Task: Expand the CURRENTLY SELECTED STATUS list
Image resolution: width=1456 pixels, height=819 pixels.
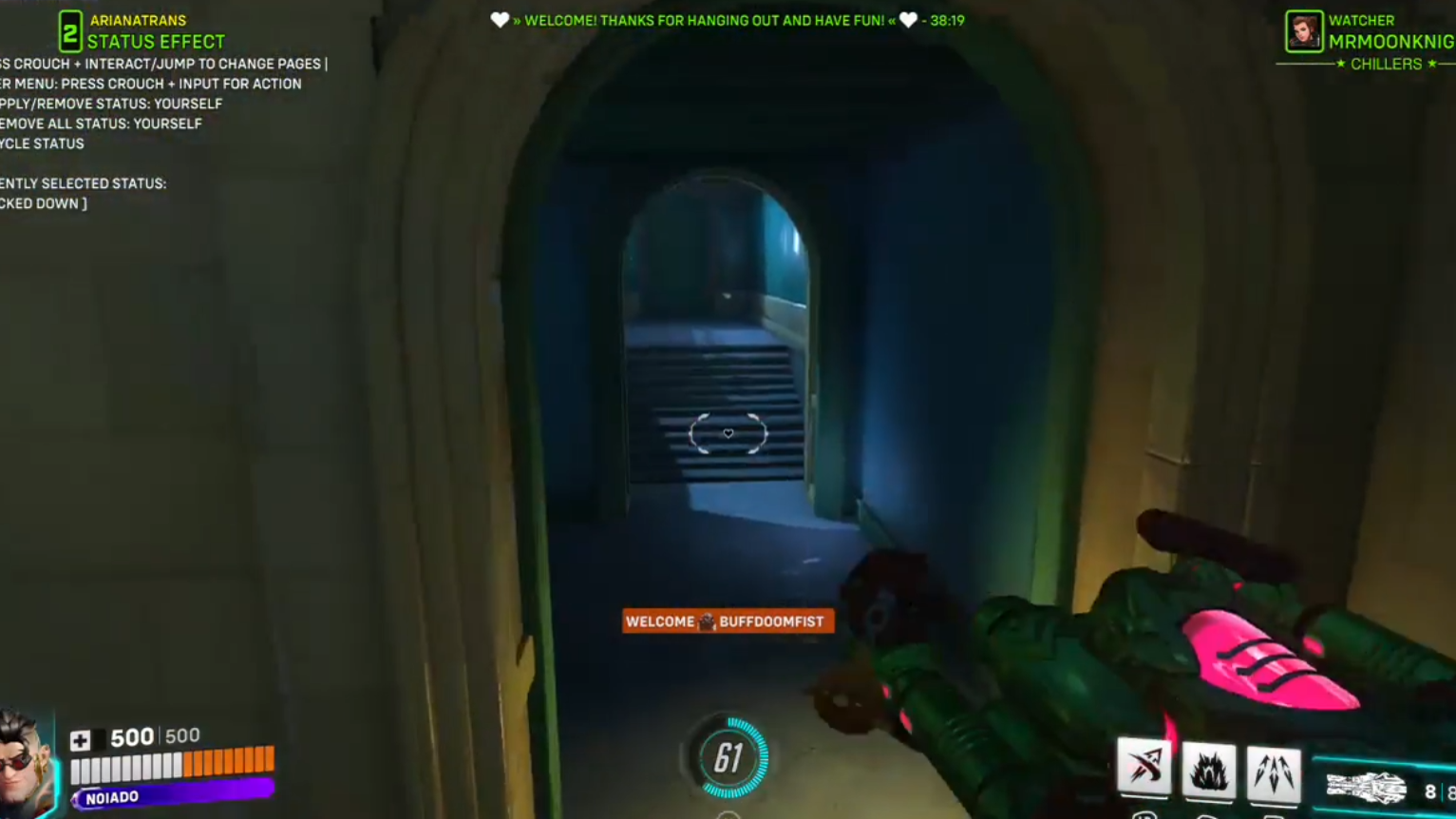Action: [x=84, y=182]
